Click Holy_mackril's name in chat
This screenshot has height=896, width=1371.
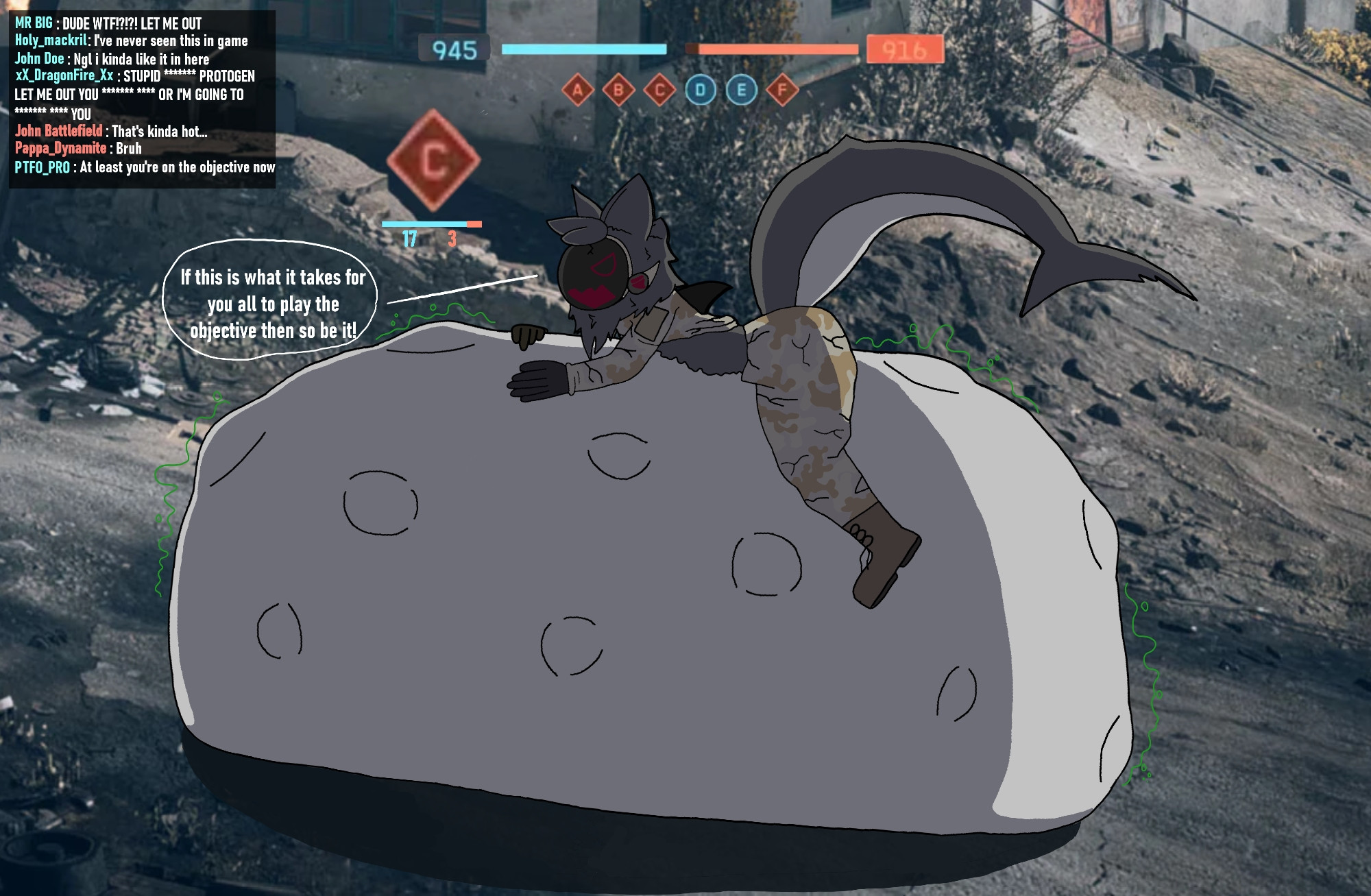click(51, 40)
